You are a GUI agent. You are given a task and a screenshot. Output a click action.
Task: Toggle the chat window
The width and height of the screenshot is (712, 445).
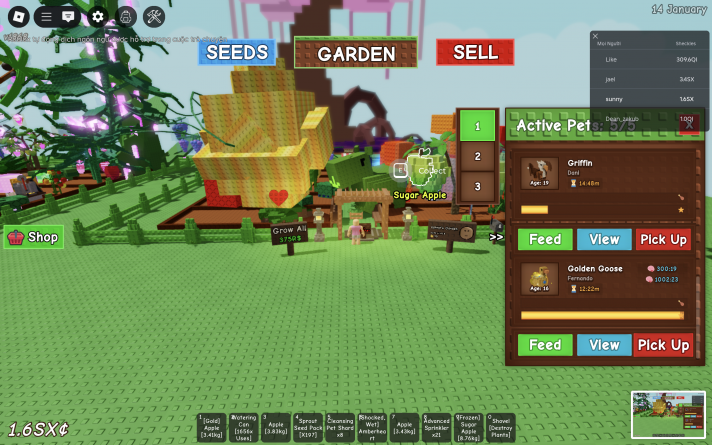pos(68,16)
